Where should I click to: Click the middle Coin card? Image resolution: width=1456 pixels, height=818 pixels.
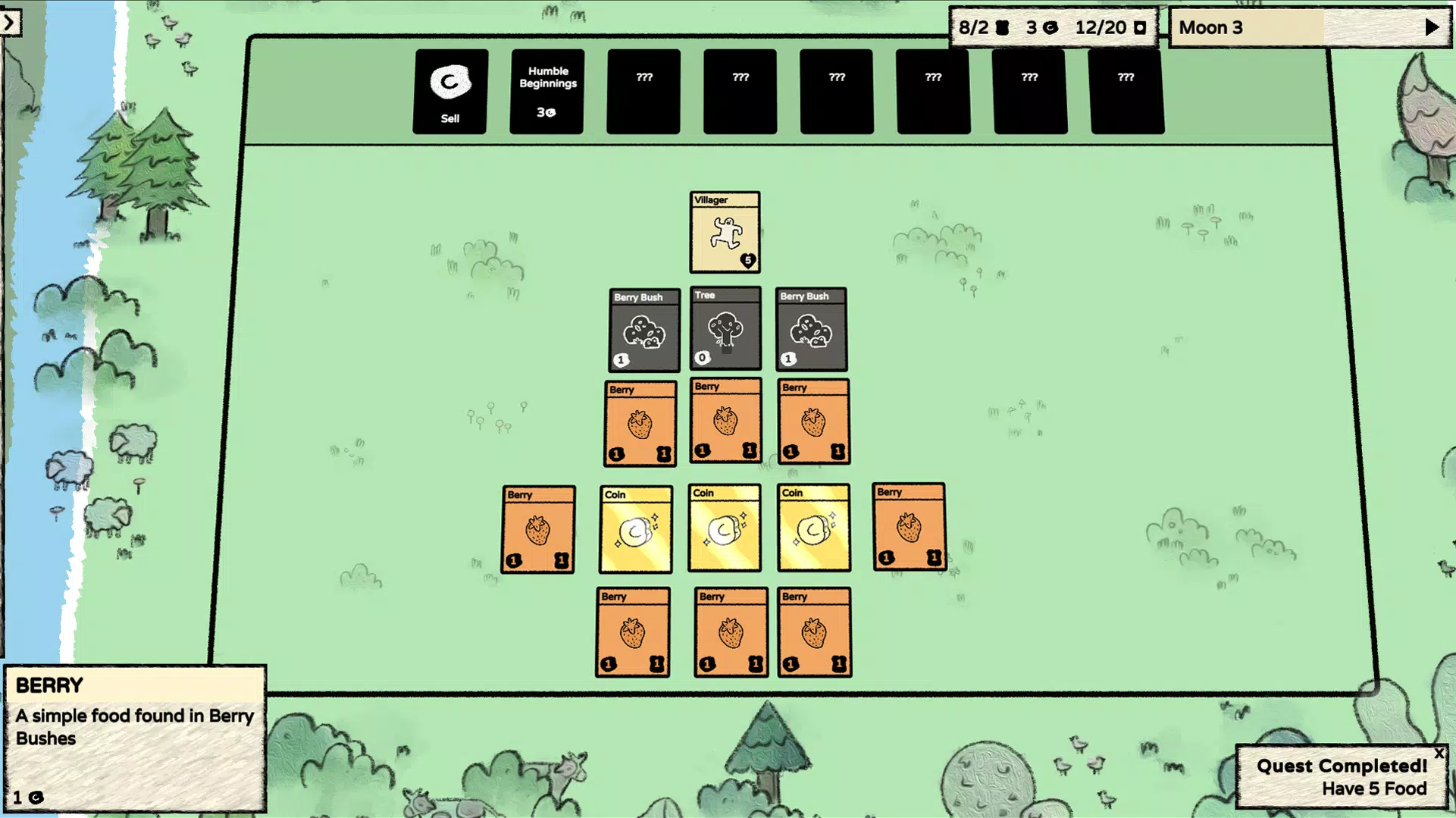tap(725, 528)
